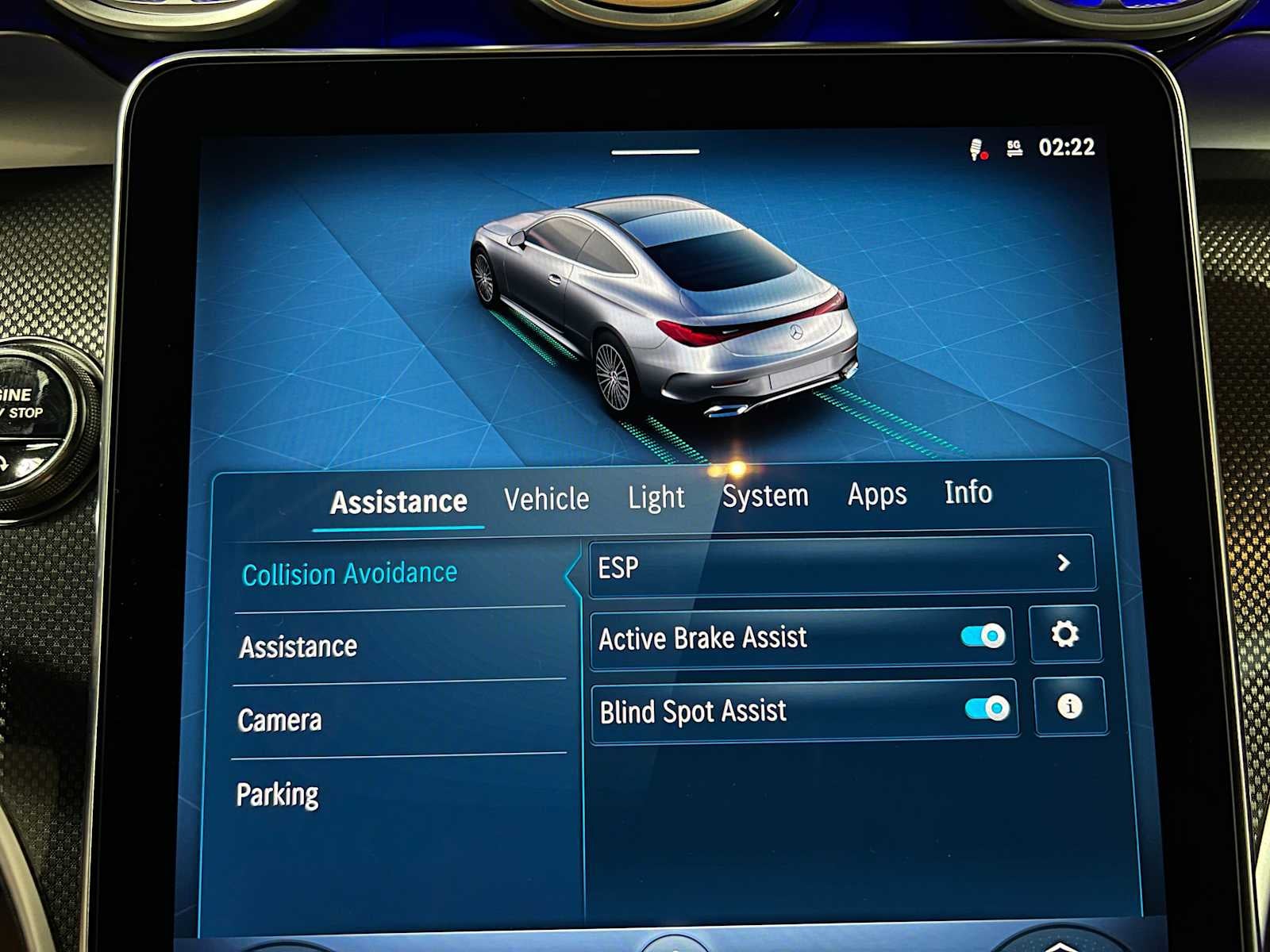The image size is (1270, 952).
Task: Go to the Apps tab
Action: coord(877,493)
